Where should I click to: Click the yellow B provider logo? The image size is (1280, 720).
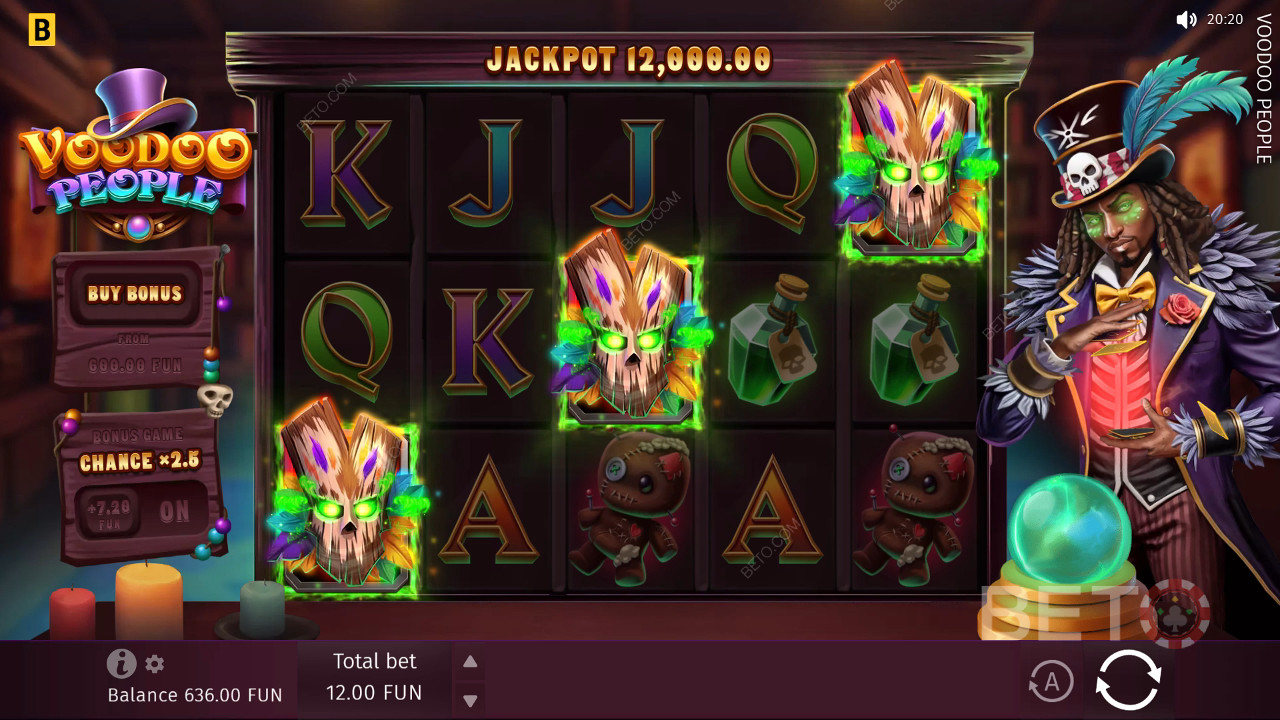tap(41, 30)
